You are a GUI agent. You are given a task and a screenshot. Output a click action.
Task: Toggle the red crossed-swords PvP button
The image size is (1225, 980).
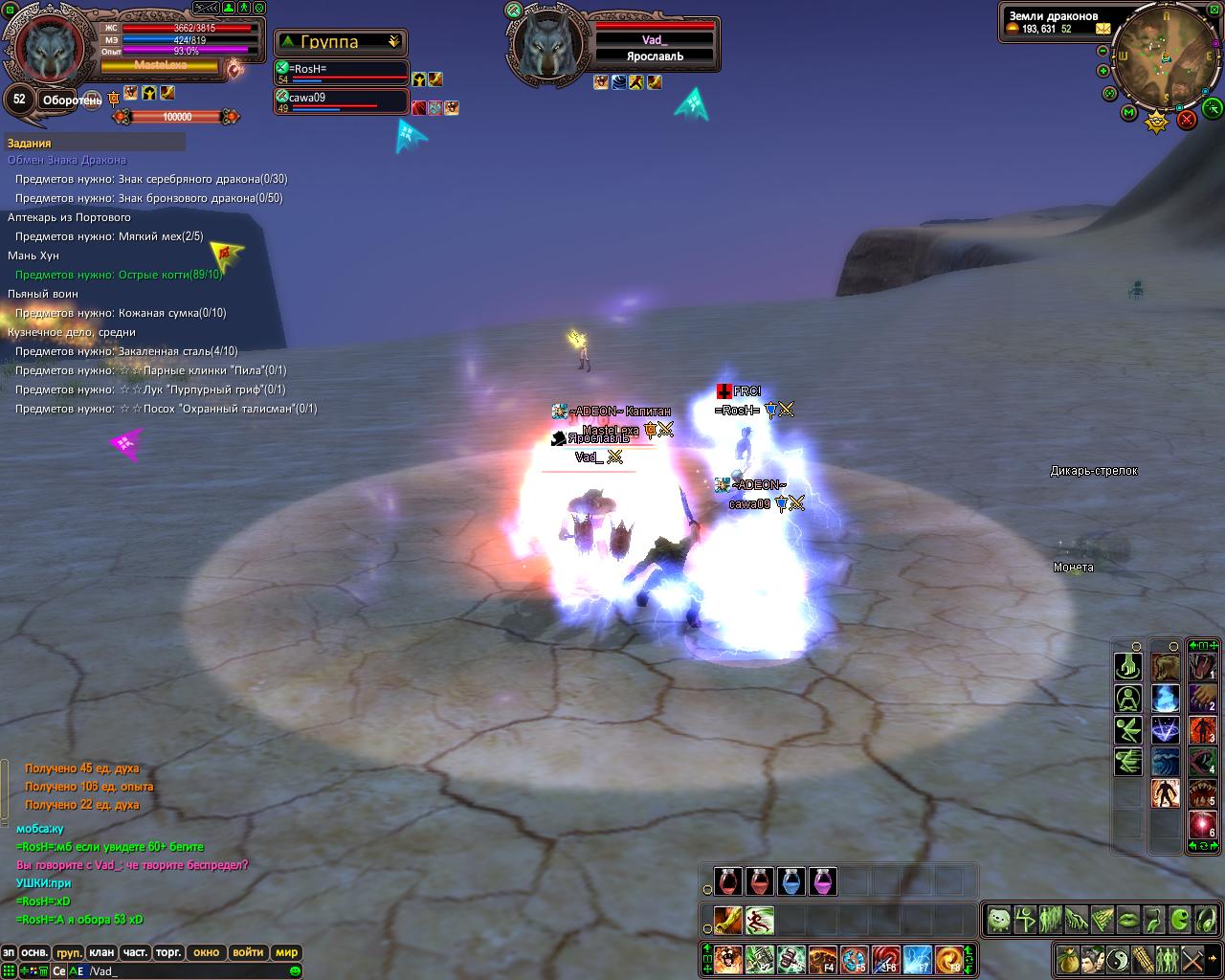coord(1187,119)
